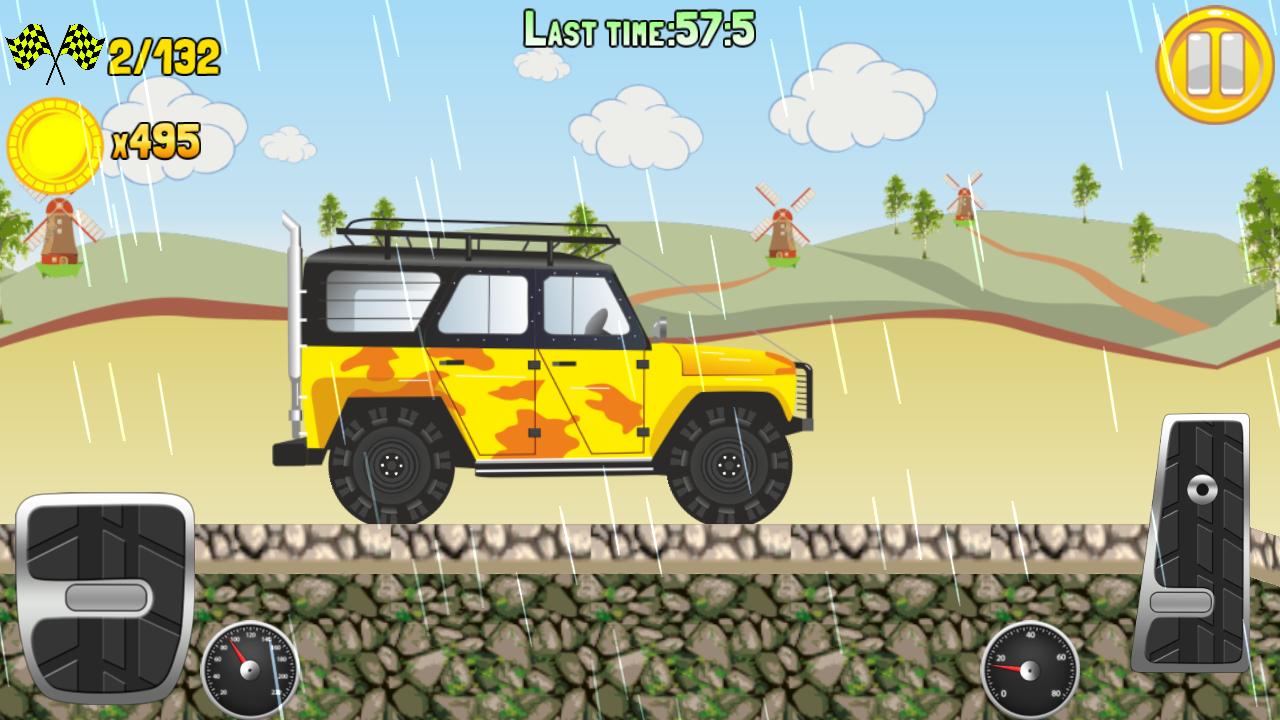Click the front wheel of the truck

pos(726,465)
